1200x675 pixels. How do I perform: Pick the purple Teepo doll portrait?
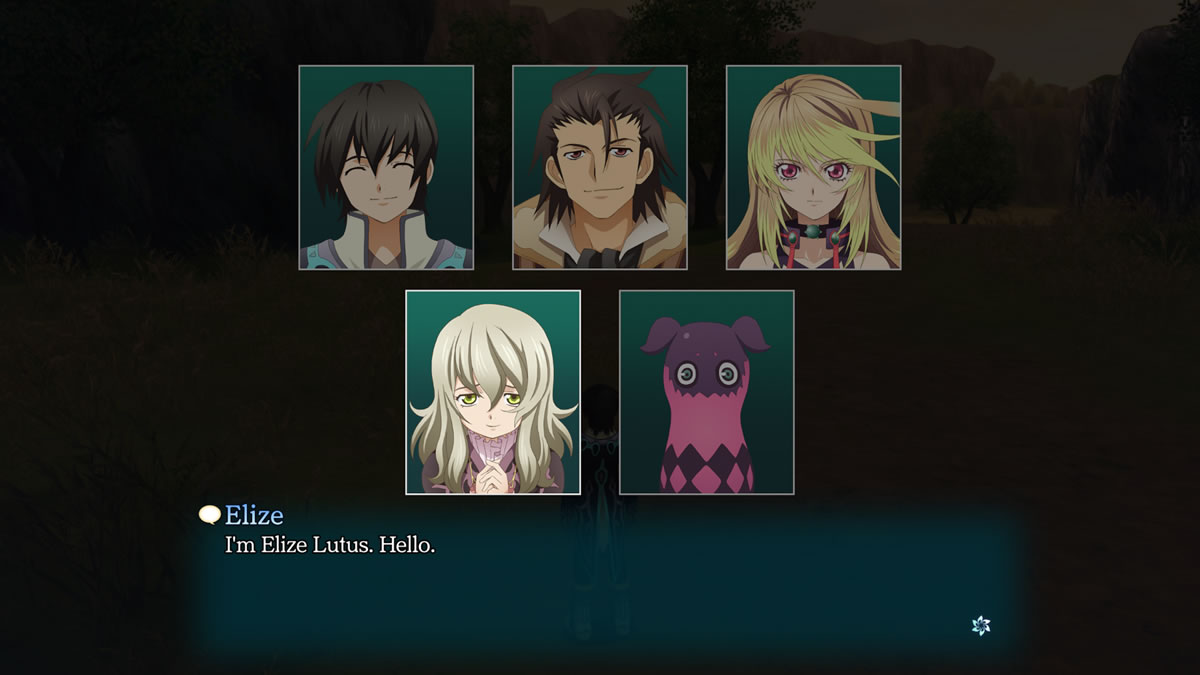[x=707, y=392]
